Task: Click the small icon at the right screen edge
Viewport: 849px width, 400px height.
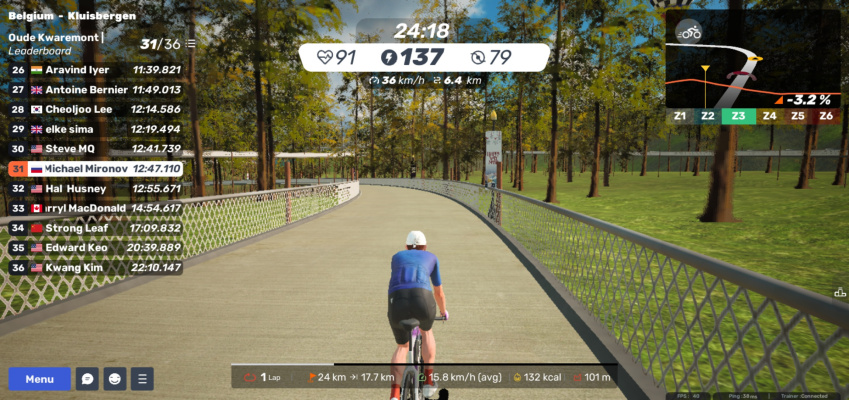Action: [x=839, y=292]
